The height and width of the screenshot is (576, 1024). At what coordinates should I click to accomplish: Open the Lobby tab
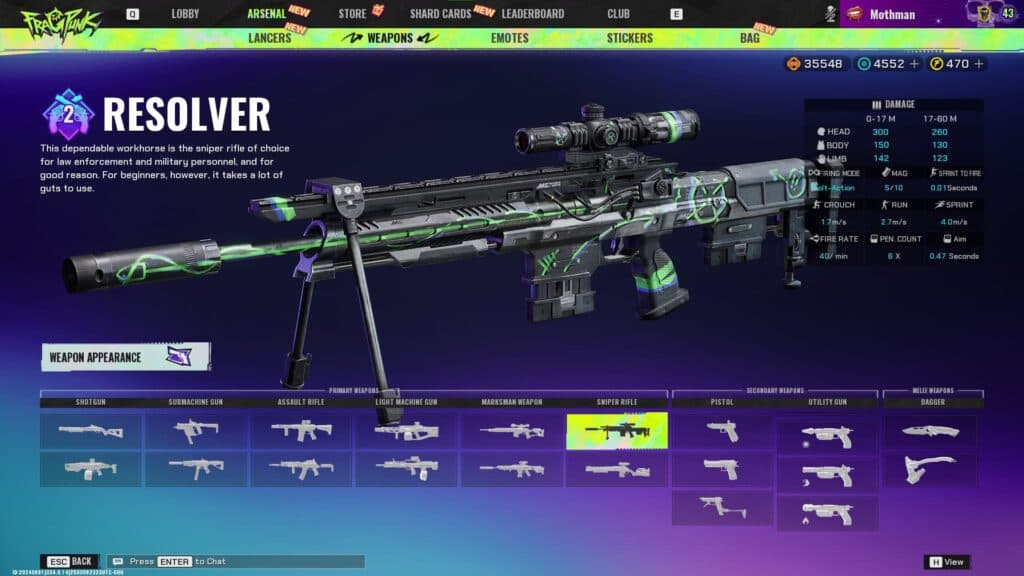[185, 14]
